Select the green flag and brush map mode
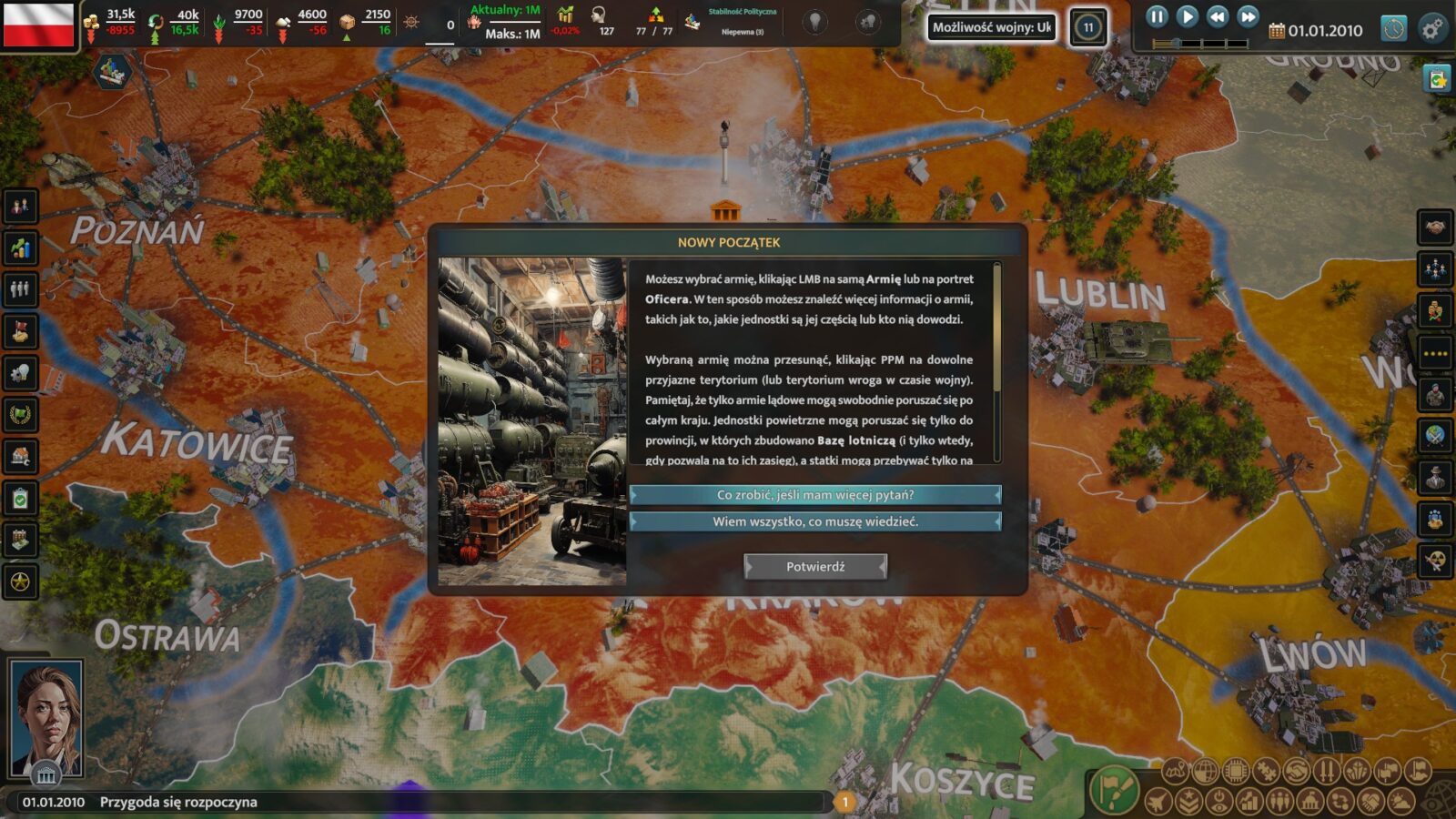Viewport: 1456px width, 819px height. click(x=1114, y=789)
